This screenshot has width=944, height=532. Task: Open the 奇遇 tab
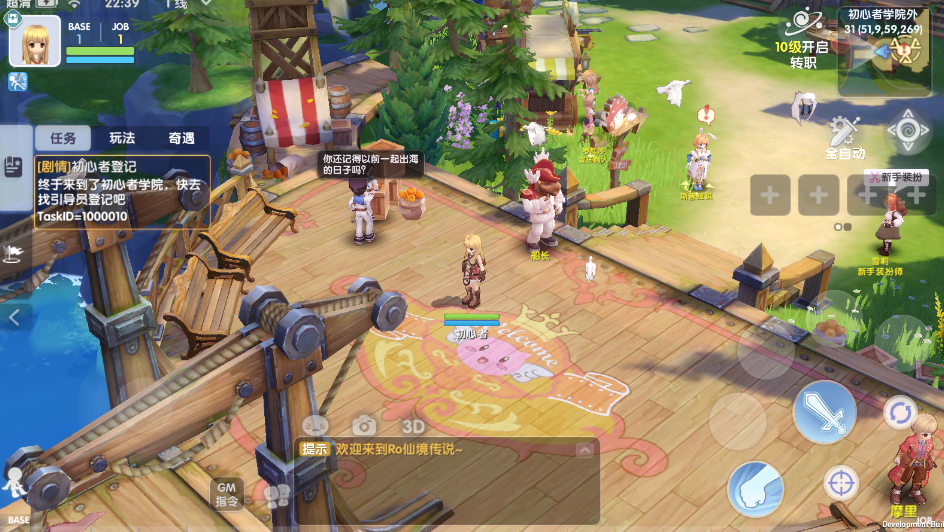point(181,139)
